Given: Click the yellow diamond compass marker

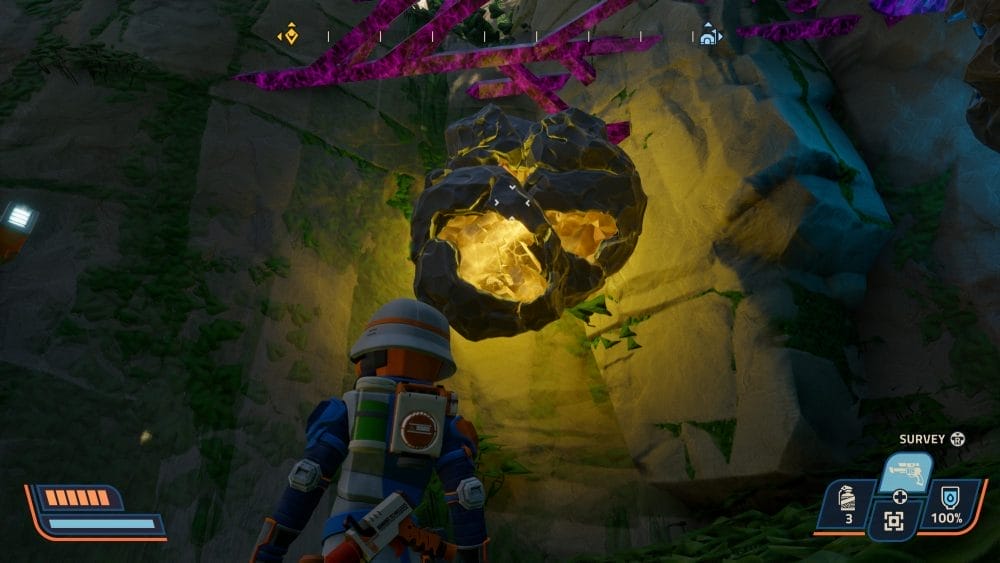Looking at the screenshot, I should pyautogui.click(x=288, y=36).
